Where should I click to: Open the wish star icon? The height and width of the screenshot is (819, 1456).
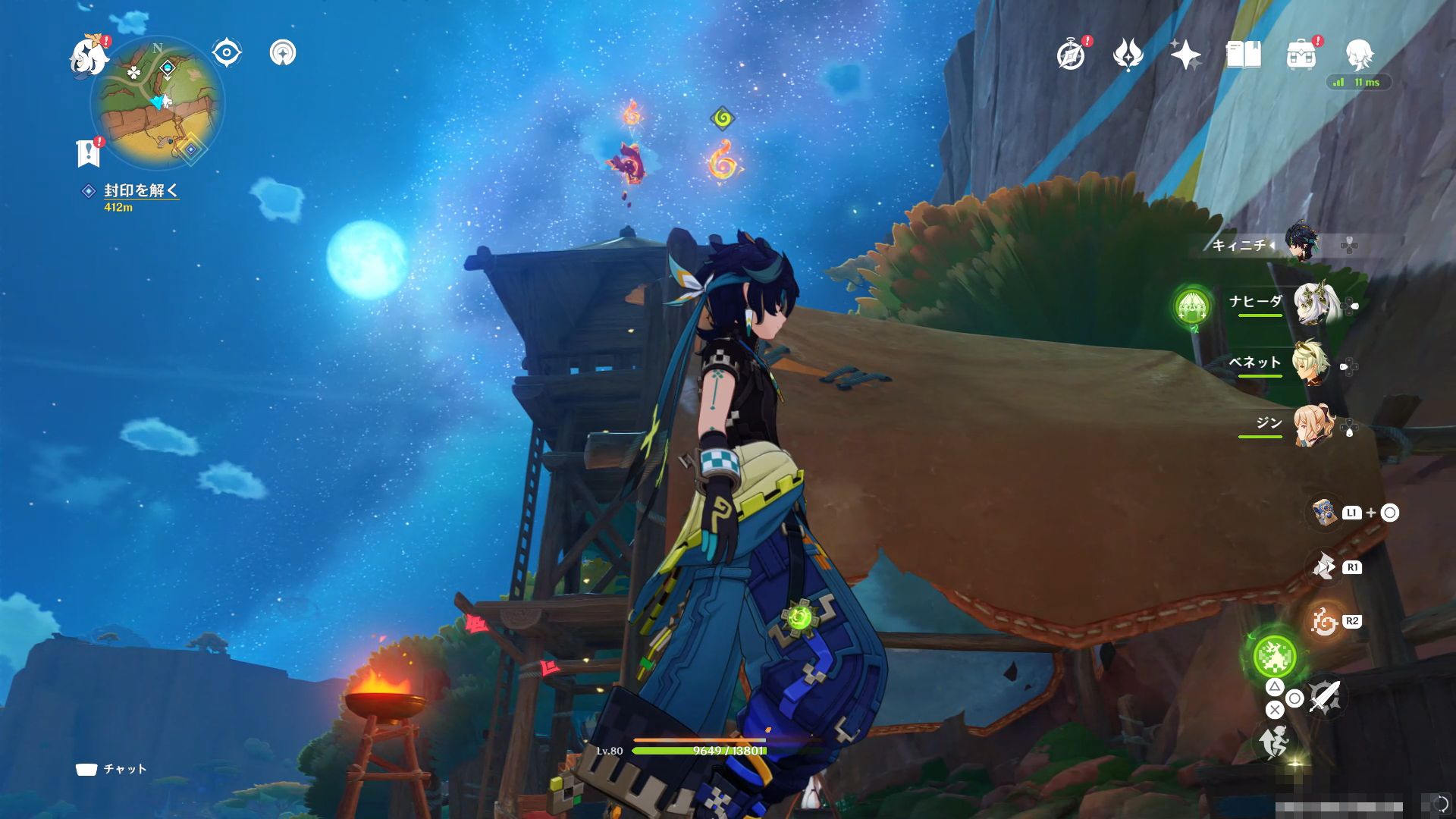1185,55
